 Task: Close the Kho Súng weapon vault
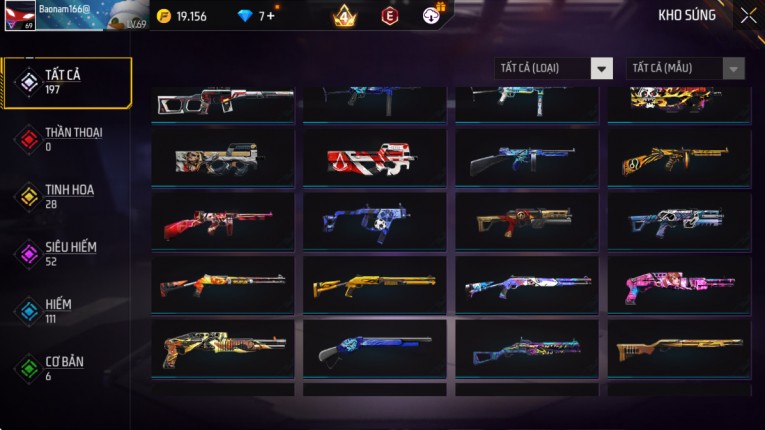tap(748, 16)
